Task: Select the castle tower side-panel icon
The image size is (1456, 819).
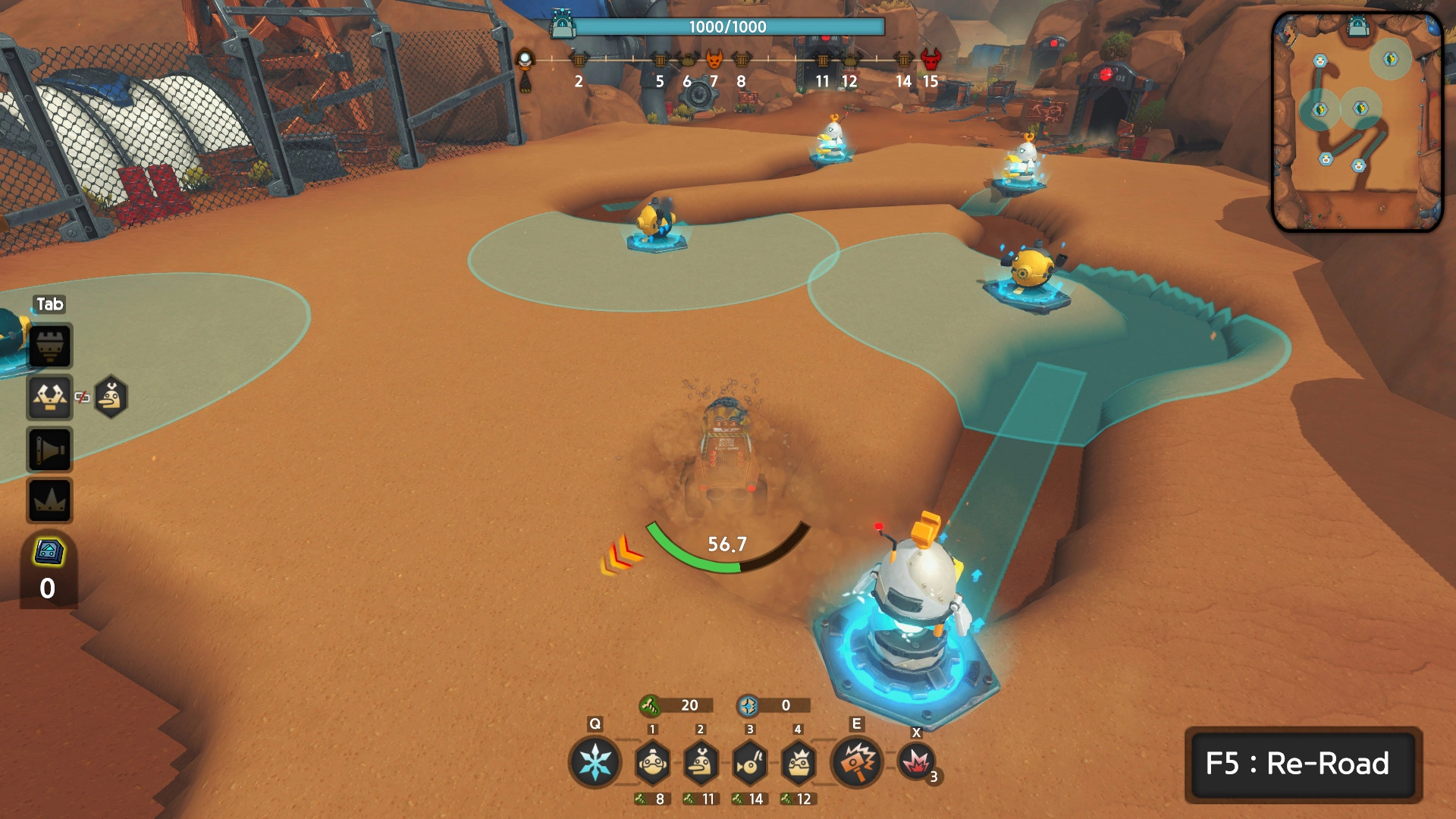Action: click(x=50, y=346)
